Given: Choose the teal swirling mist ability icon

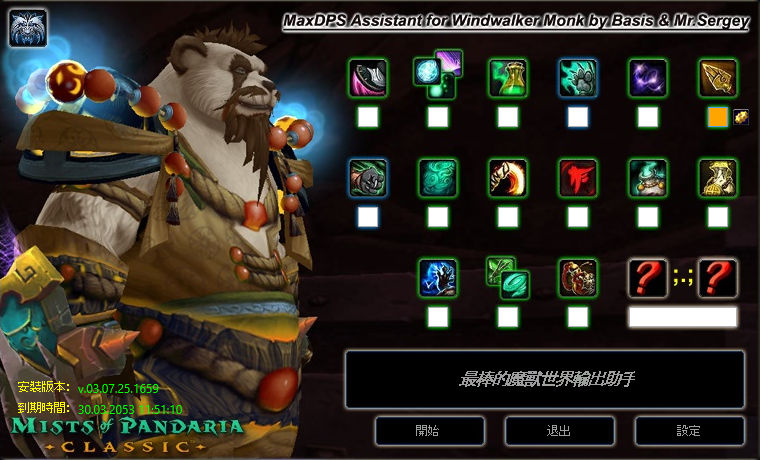Looking at the screenshot, I should (438, 178).
